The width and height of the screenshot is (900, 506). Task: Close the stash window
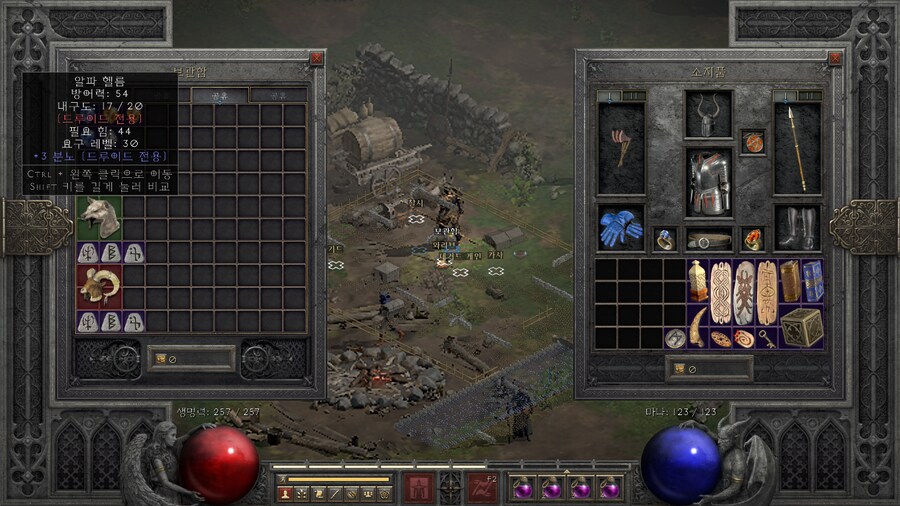click(317, 58)
